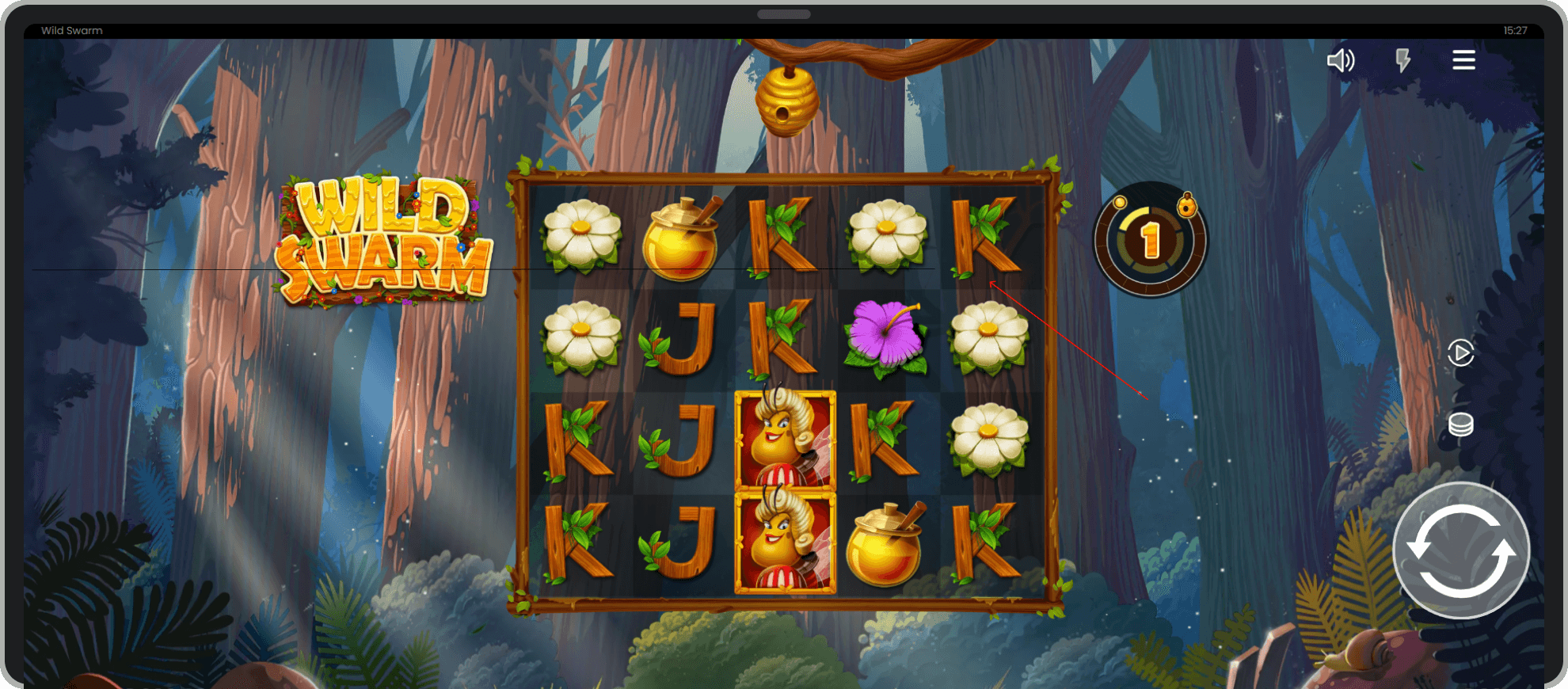1568x689 pixels.
Task: Click the Wild Swarm title in the top bar
Action: (x=71, y=30)
